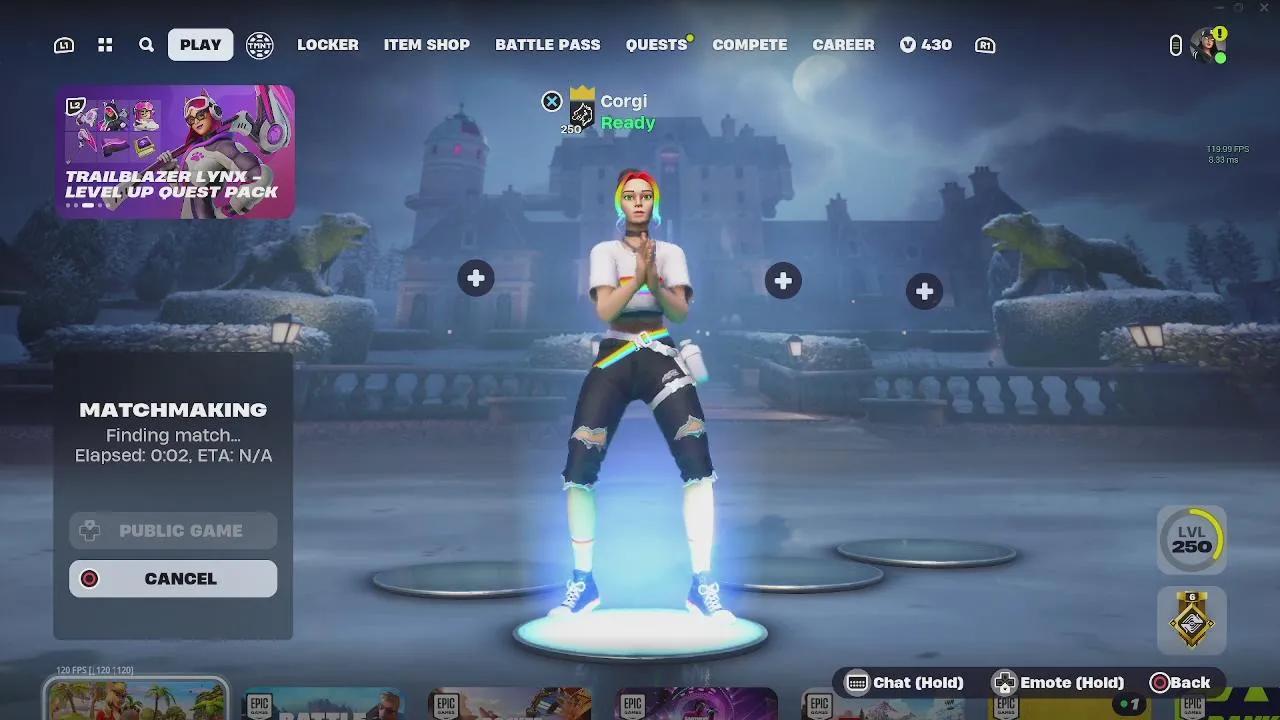The height and width of the screenshot is (720, 1280).
Task: Cancel matchmaking with the CANCEL button
Action: (172, 578)
